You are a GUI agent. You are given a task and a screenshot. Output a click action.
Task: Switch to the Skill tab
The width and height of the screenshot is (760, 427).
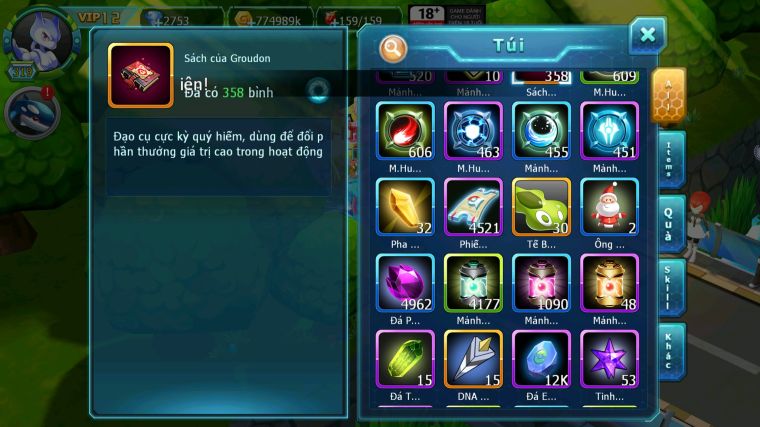670,288
